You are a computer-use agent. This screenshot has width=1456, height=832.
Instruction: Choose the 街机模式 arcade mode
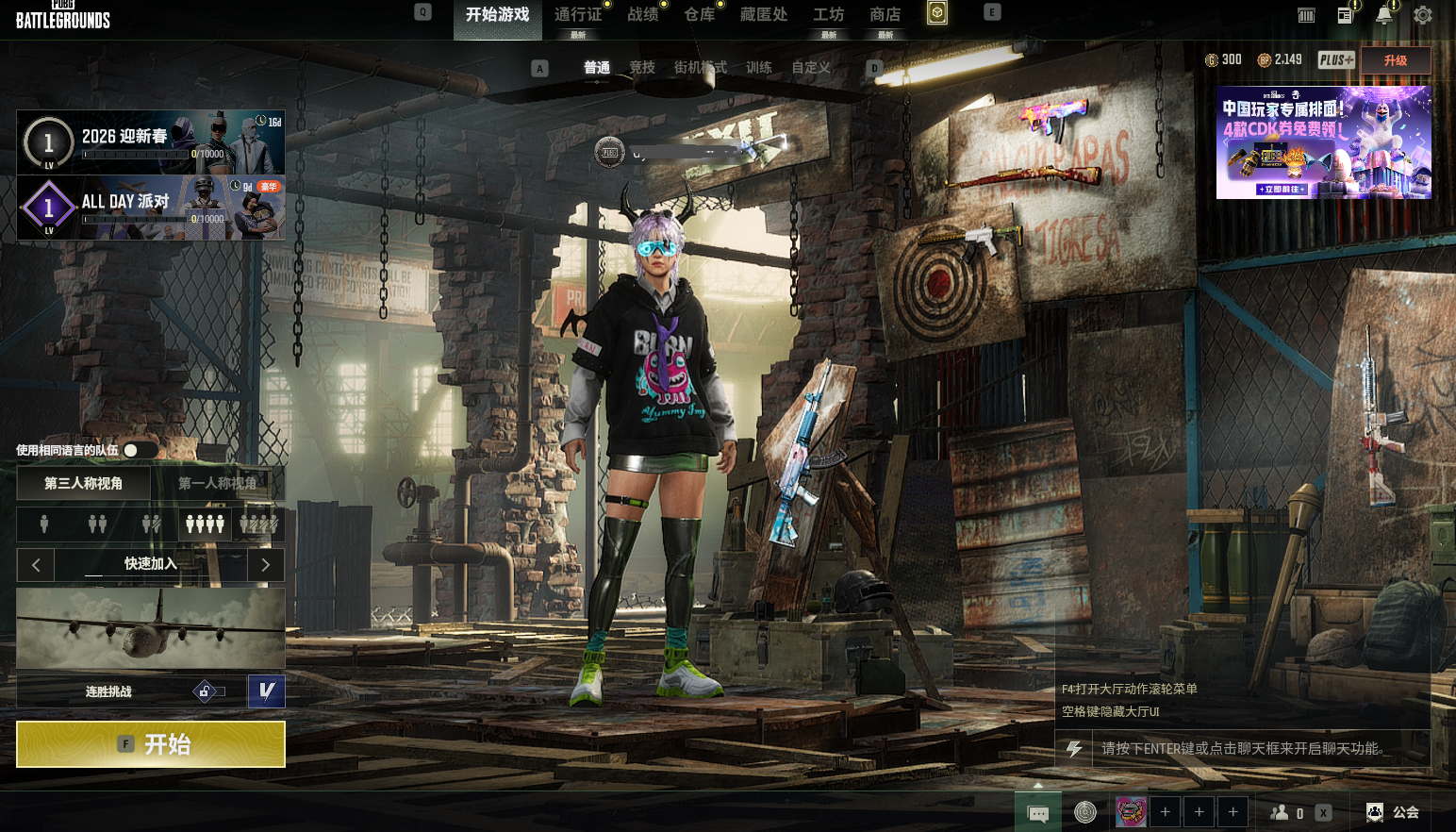(700, 68)
